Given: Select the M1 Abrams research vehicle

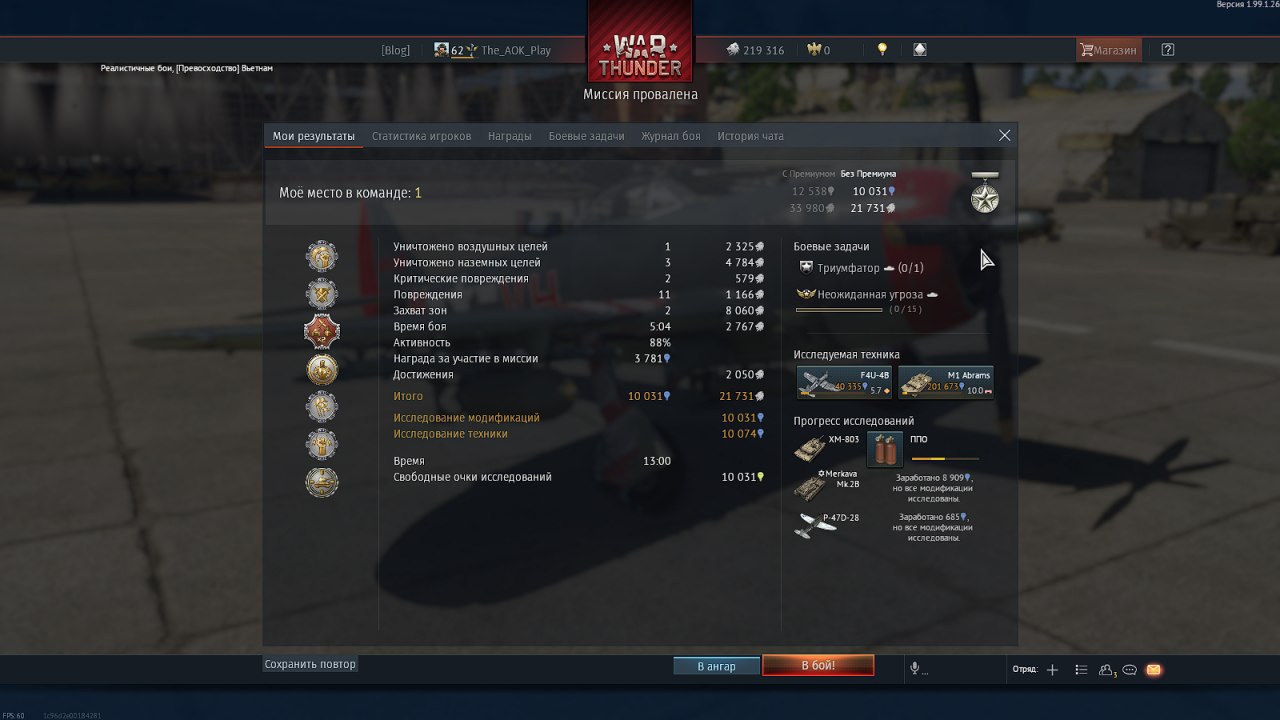Looking at the screenshot, I should [945, 382].
